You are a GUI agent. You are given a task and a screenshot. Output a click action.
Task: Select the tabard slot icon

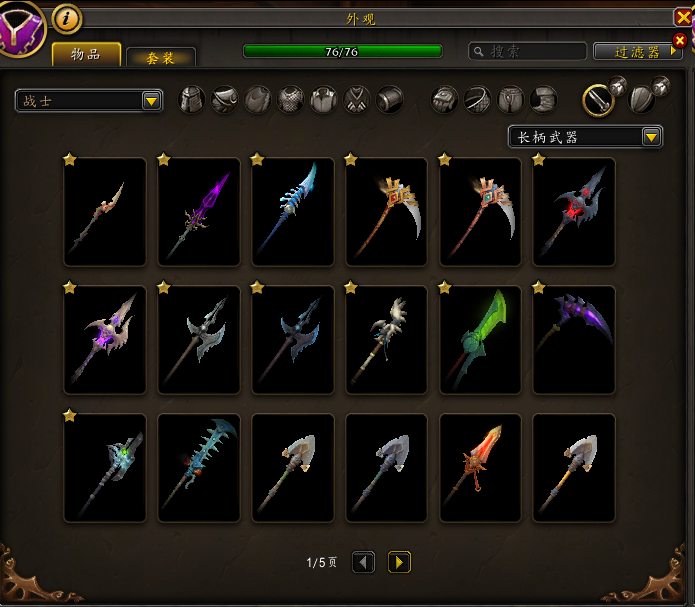pyautogui.click(x=357, y=99)
